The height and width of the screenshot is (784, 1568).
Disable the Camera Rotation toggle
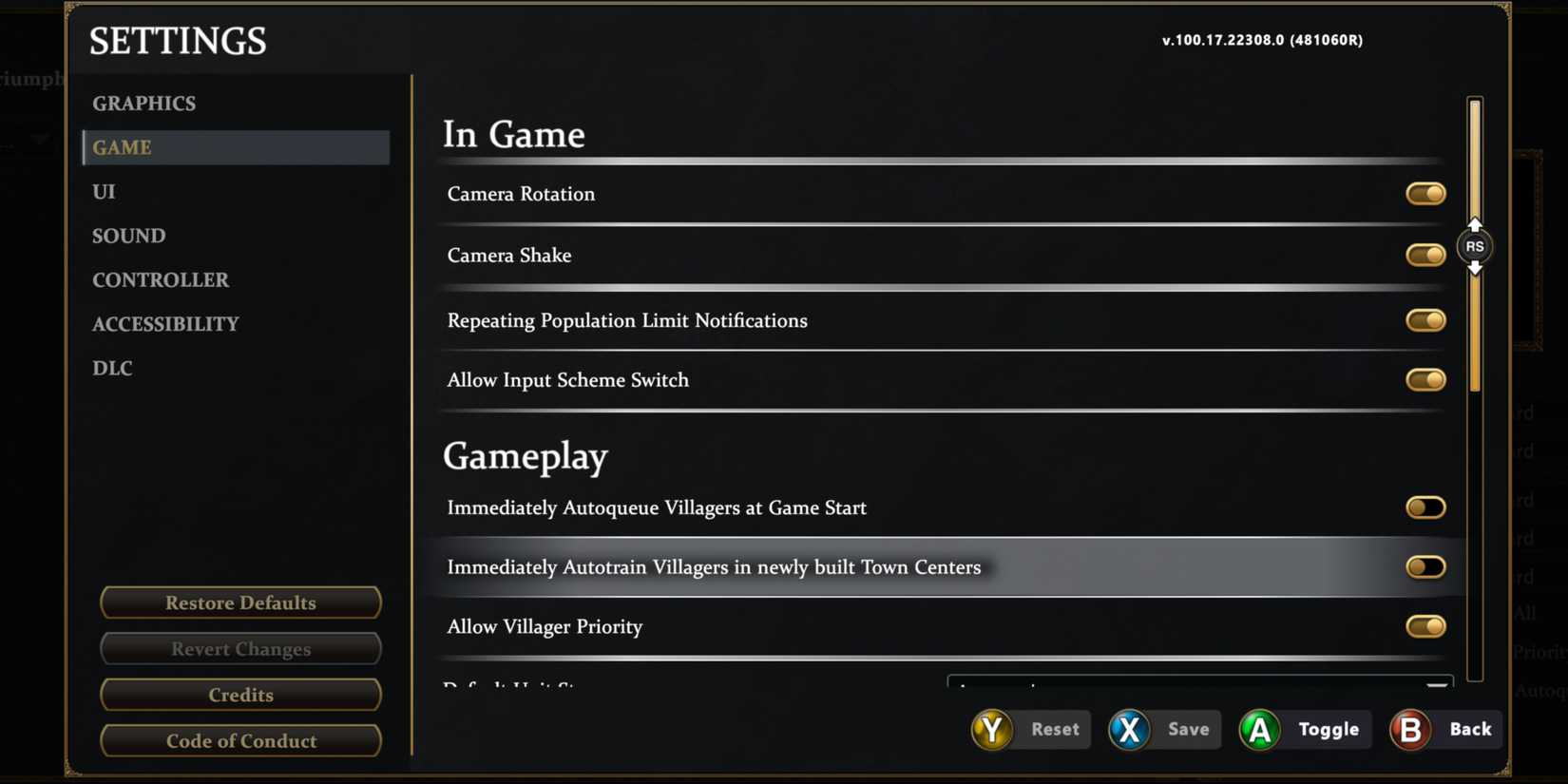(x=1425, y=193)
